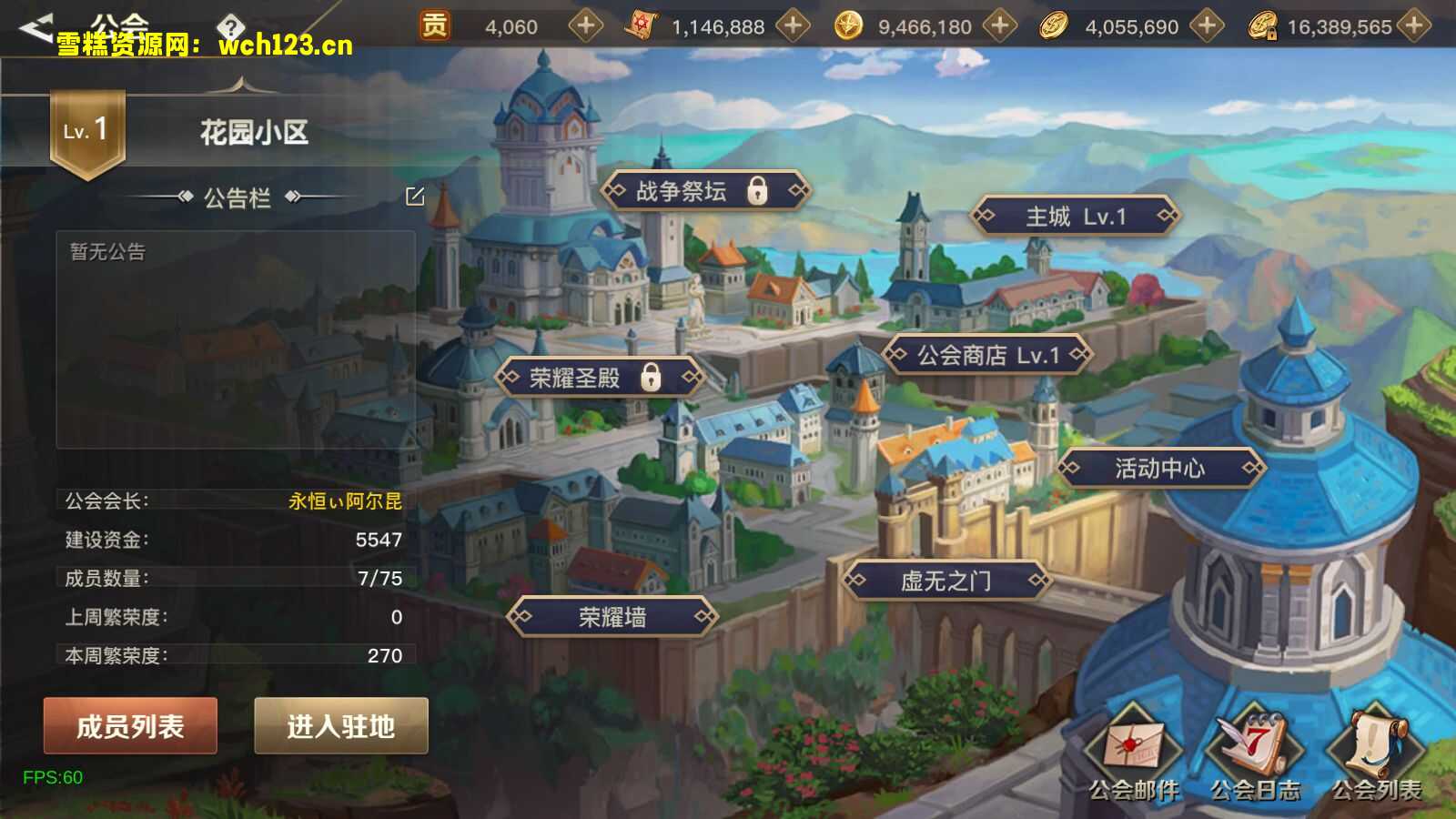Click the scroll currency icon

pos(642,25)
